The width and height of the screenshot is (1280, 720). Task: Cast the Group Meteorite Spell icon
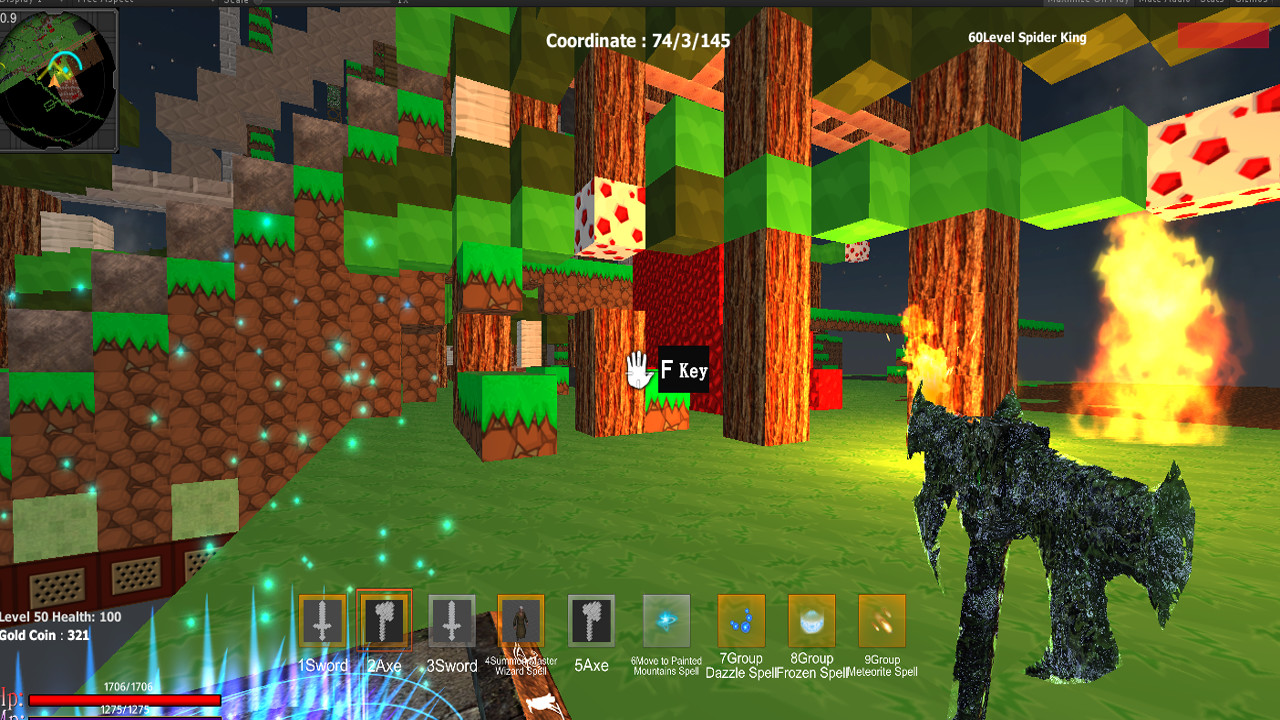882,622
